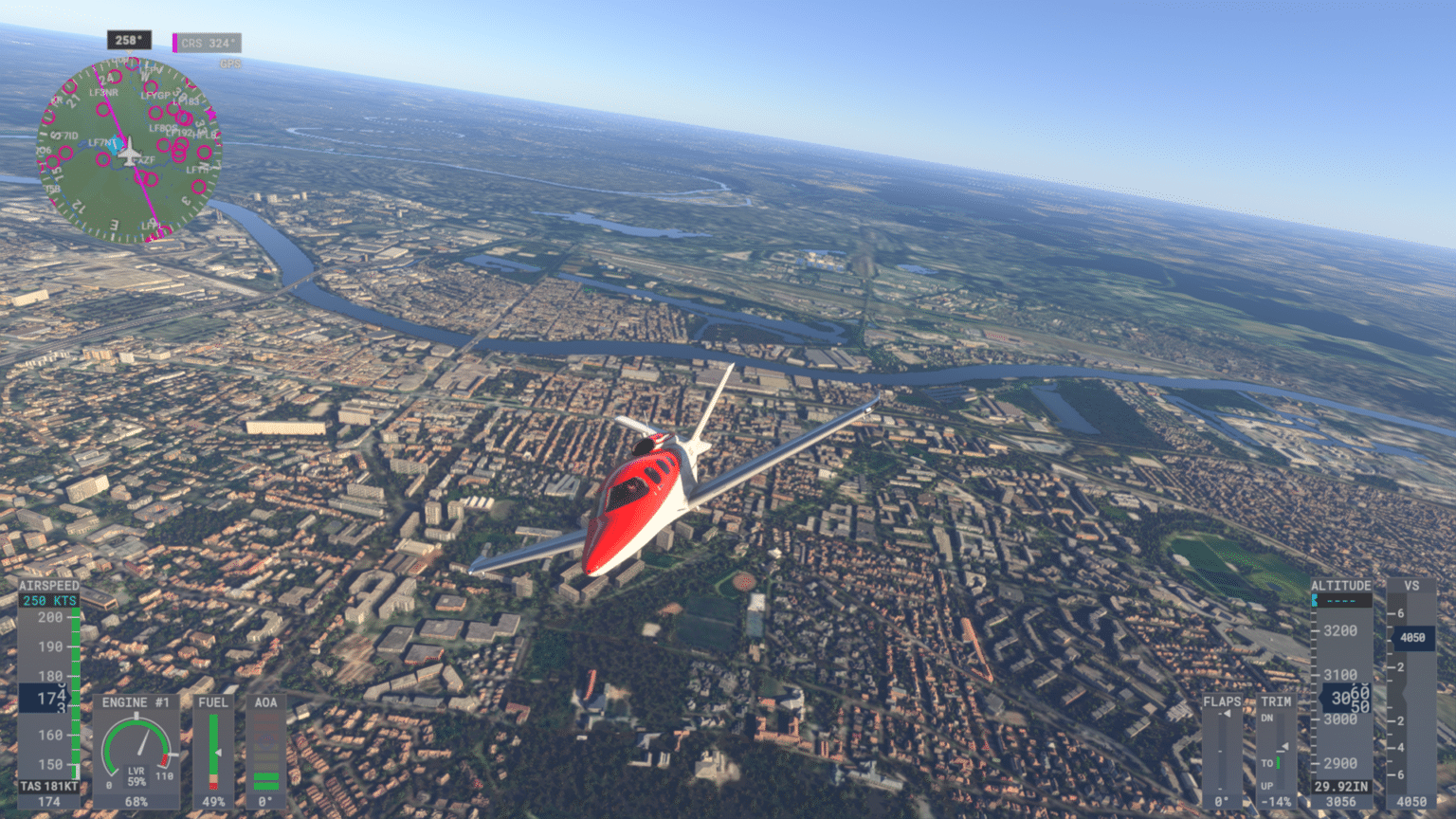Image resolution: width=1456 pixels, height=819 pixels.
Task: Click the 29.92IN barometric pressure readout
Action: [x=1340, y=785]
